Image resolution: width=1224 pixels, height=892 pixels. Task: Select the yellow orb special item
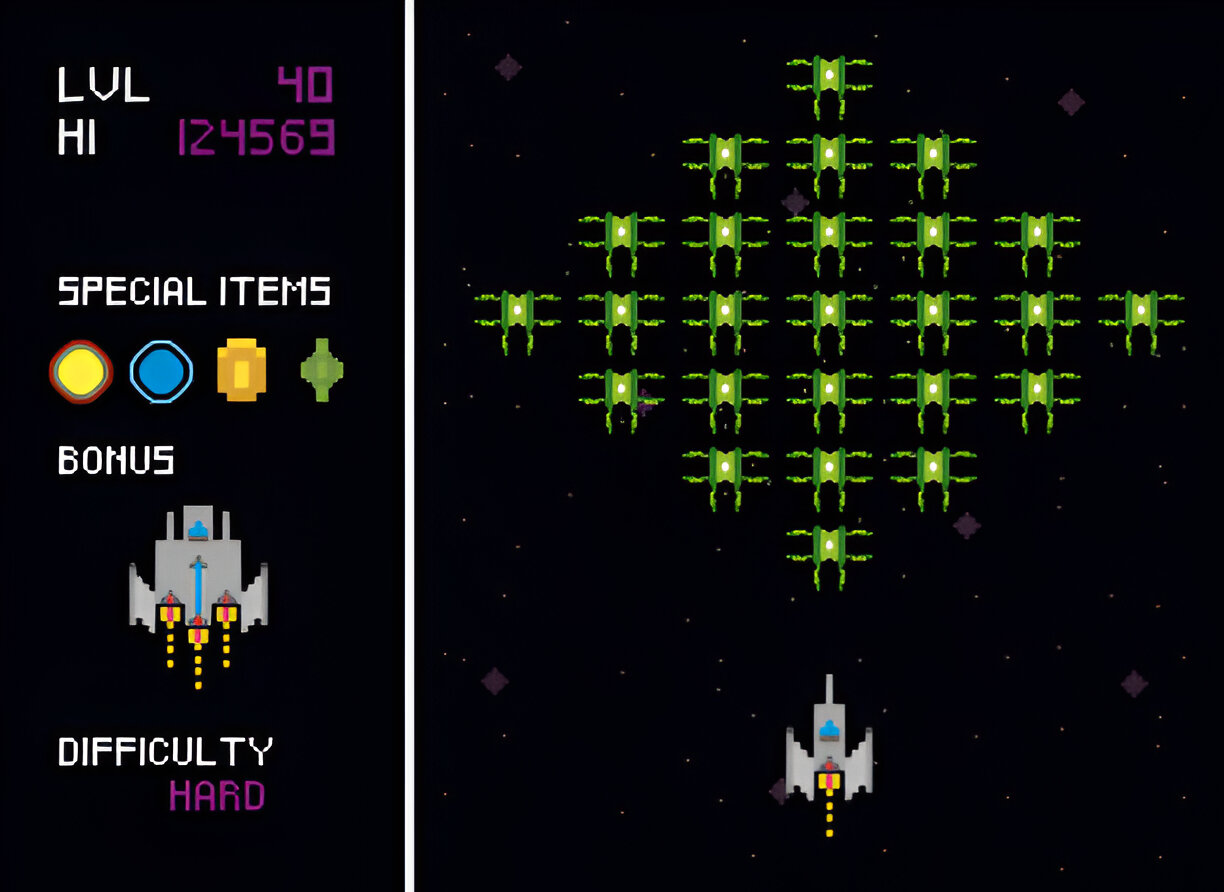tap(81, 371)
